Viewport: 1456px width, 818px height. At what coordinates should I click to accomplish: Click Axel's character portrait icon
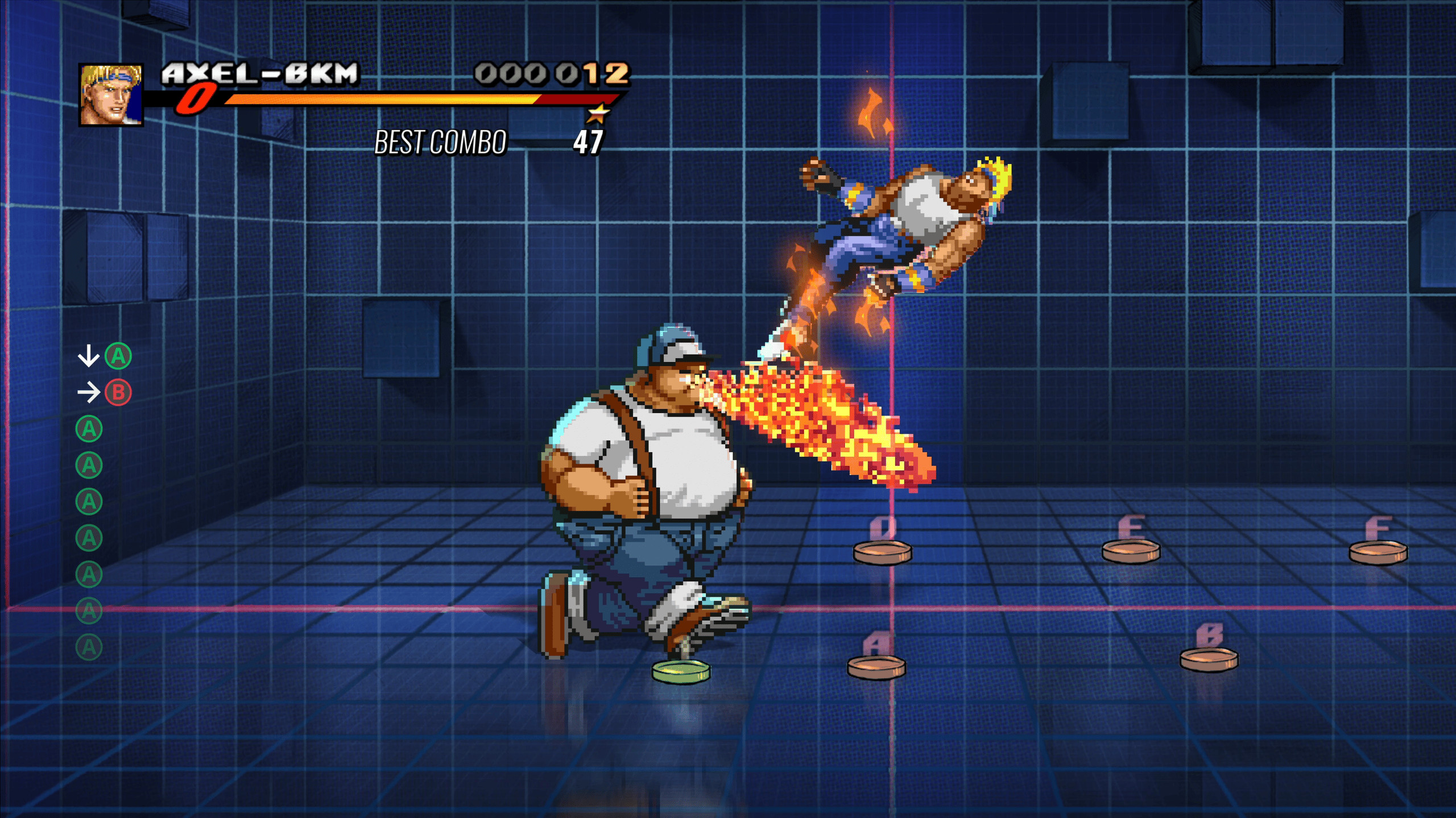coord(110,94)
